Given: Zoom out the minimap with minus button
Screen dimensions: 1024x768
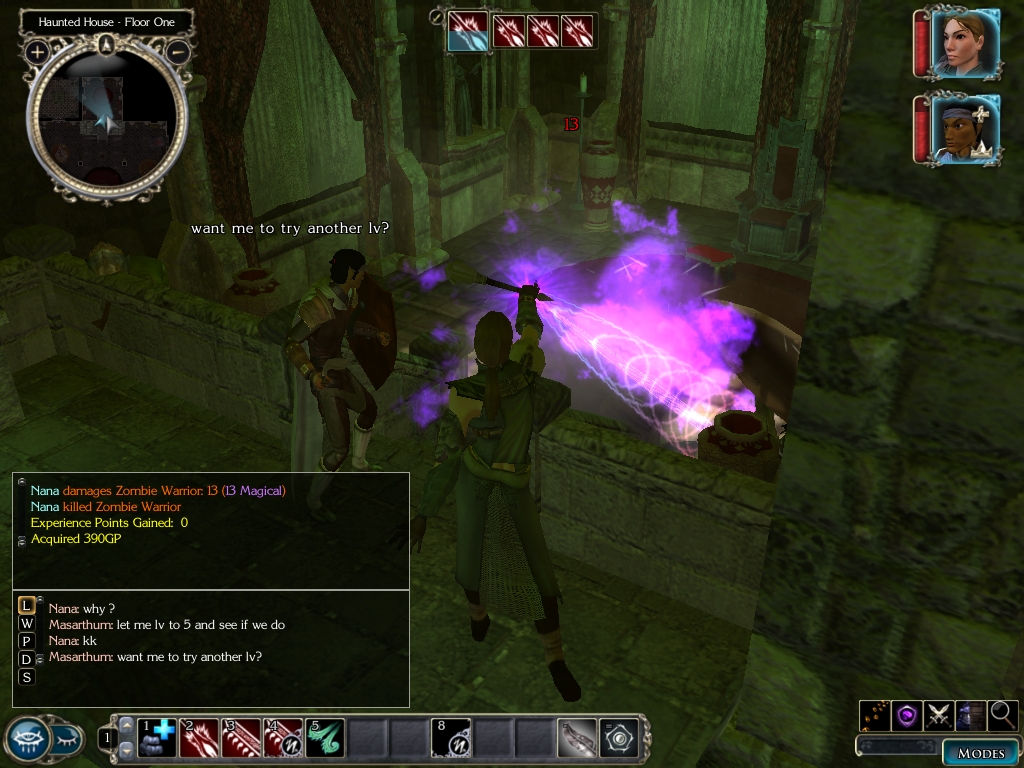Looking at the screenshot, I should point(177,50).
